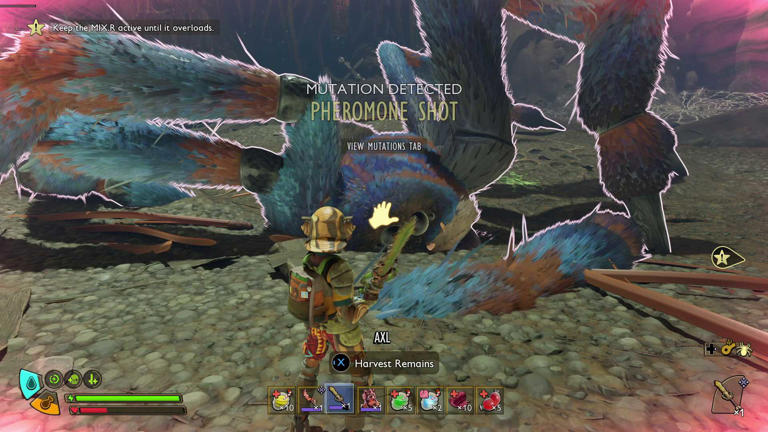Click the orange drumstick hunger indicator

point(44,403)
